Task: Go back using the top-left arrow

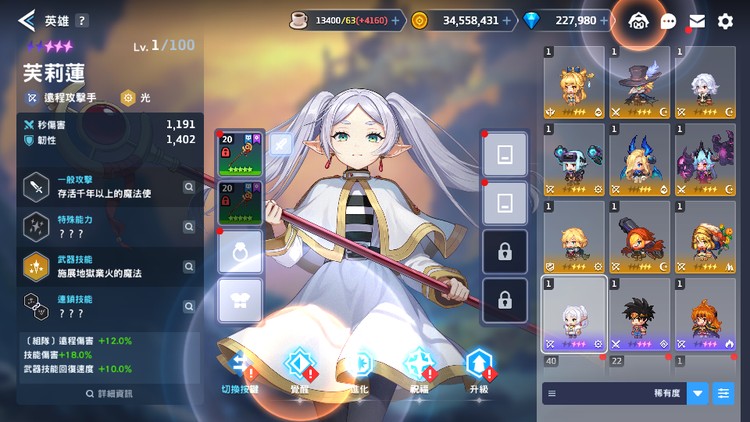Action: click(x=26, y=19)
